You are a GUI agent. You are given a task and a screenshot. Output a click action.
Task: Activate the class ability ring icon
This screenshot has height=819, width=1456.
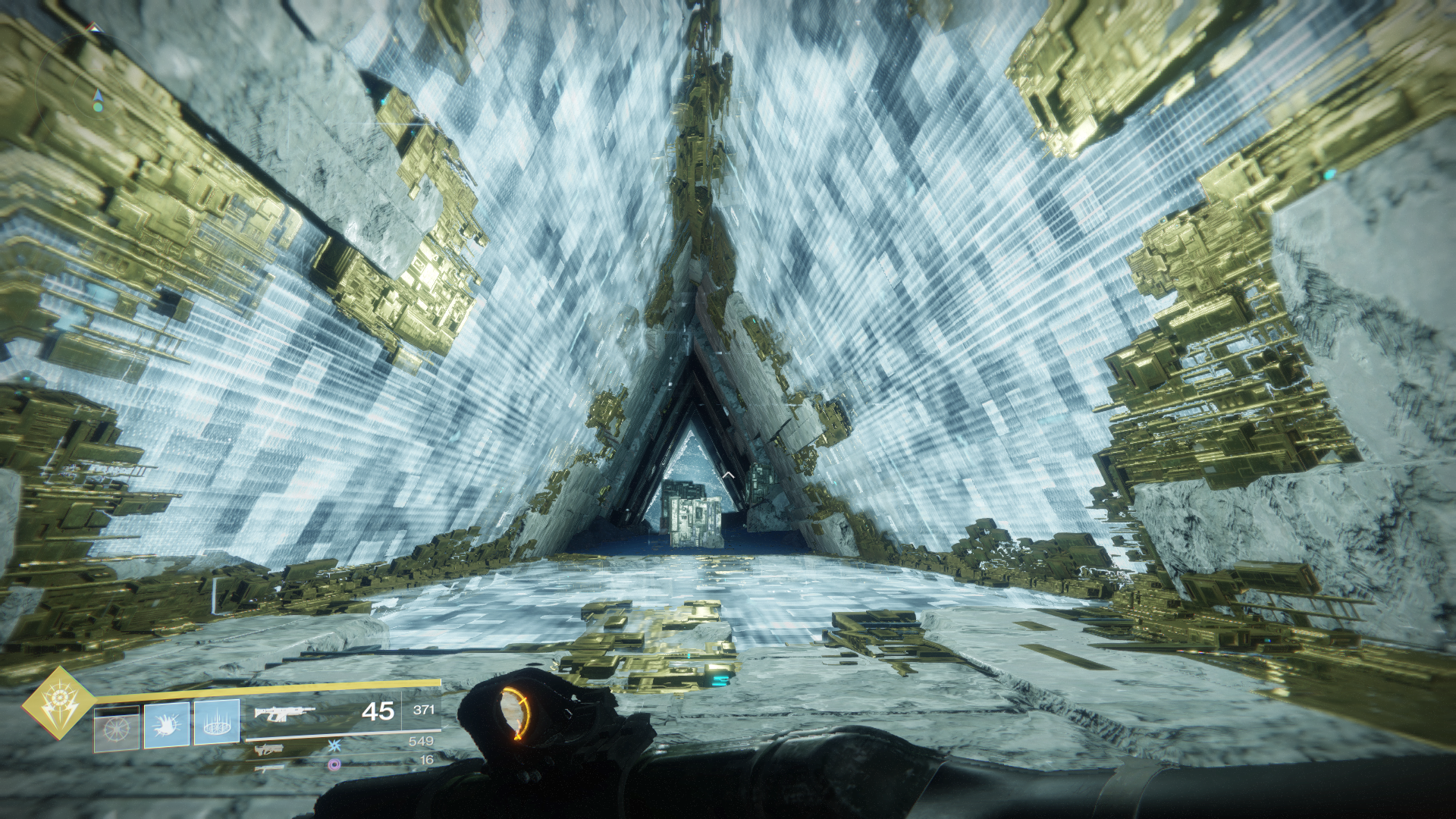[217, 722]
